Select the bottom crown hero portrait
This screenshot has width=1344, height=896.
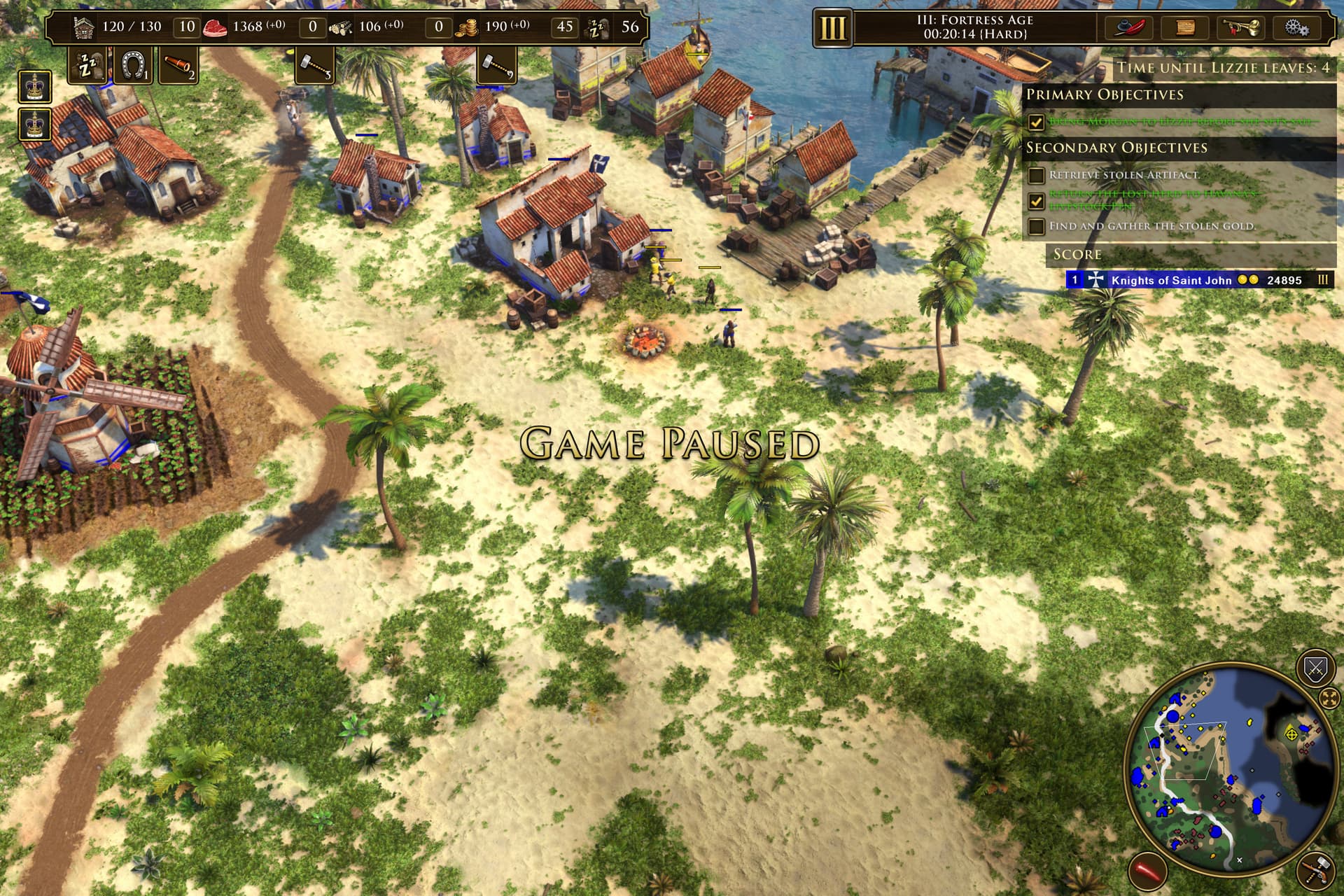(34, 125)
